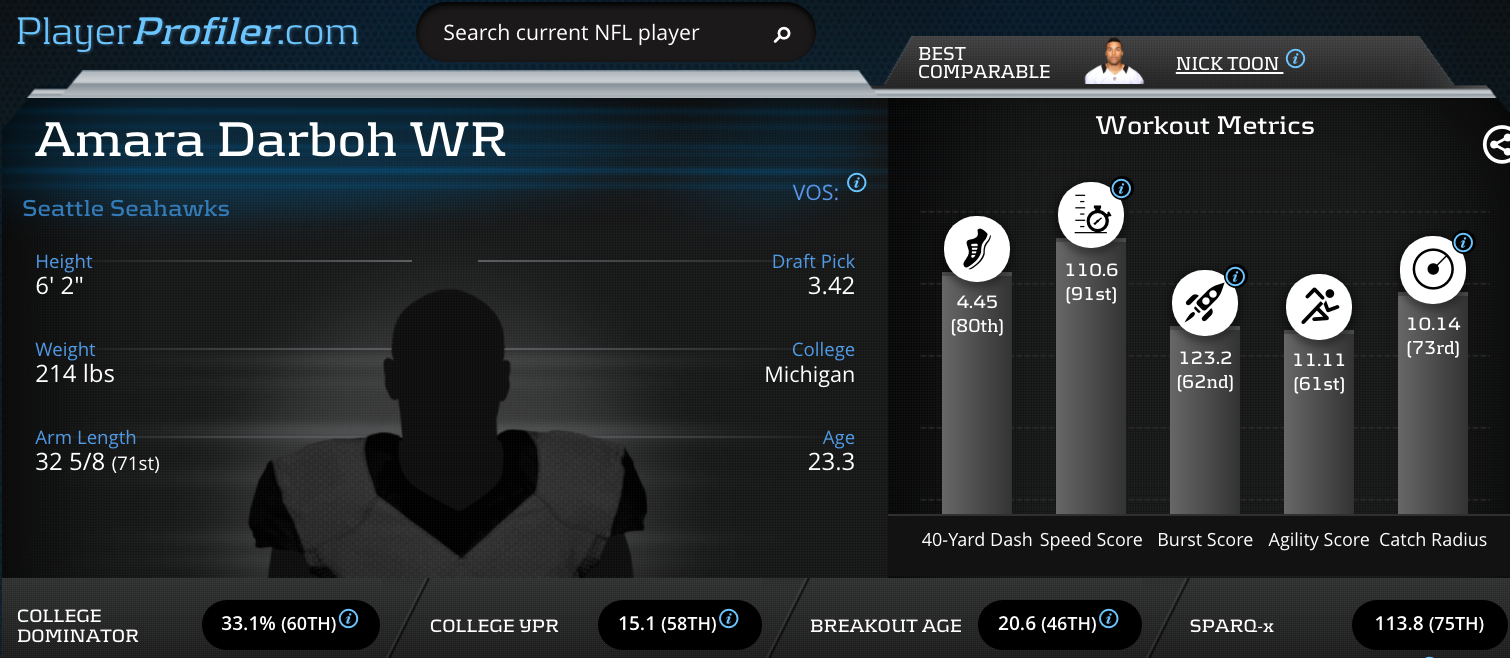Show College Dominator info tooltip
The height and width of the screenshot is (658, 1510).
(x=349, y=618)
